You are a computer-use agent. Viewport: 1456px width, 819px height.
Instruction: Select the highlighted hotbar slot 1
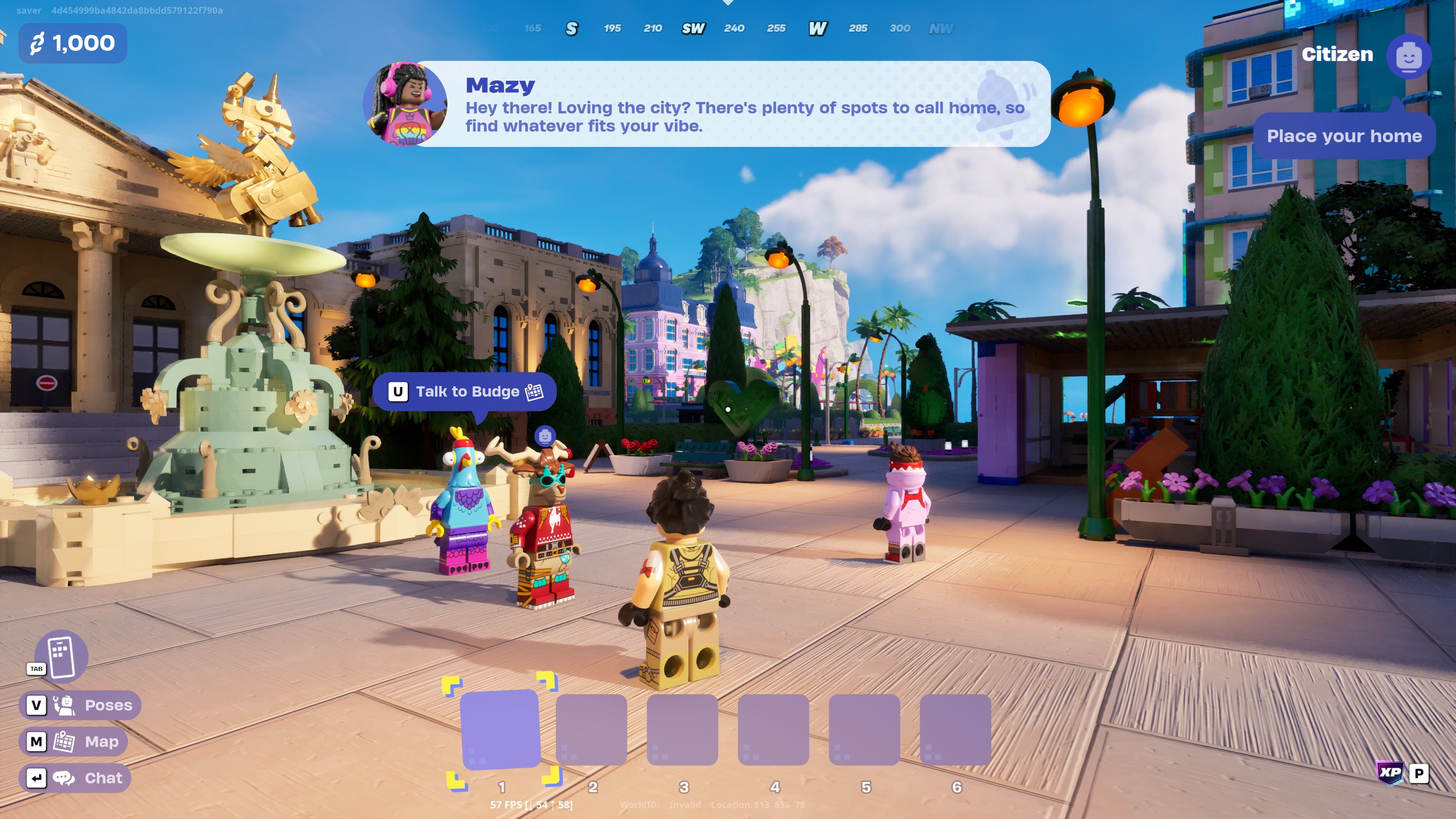point(500,729)
